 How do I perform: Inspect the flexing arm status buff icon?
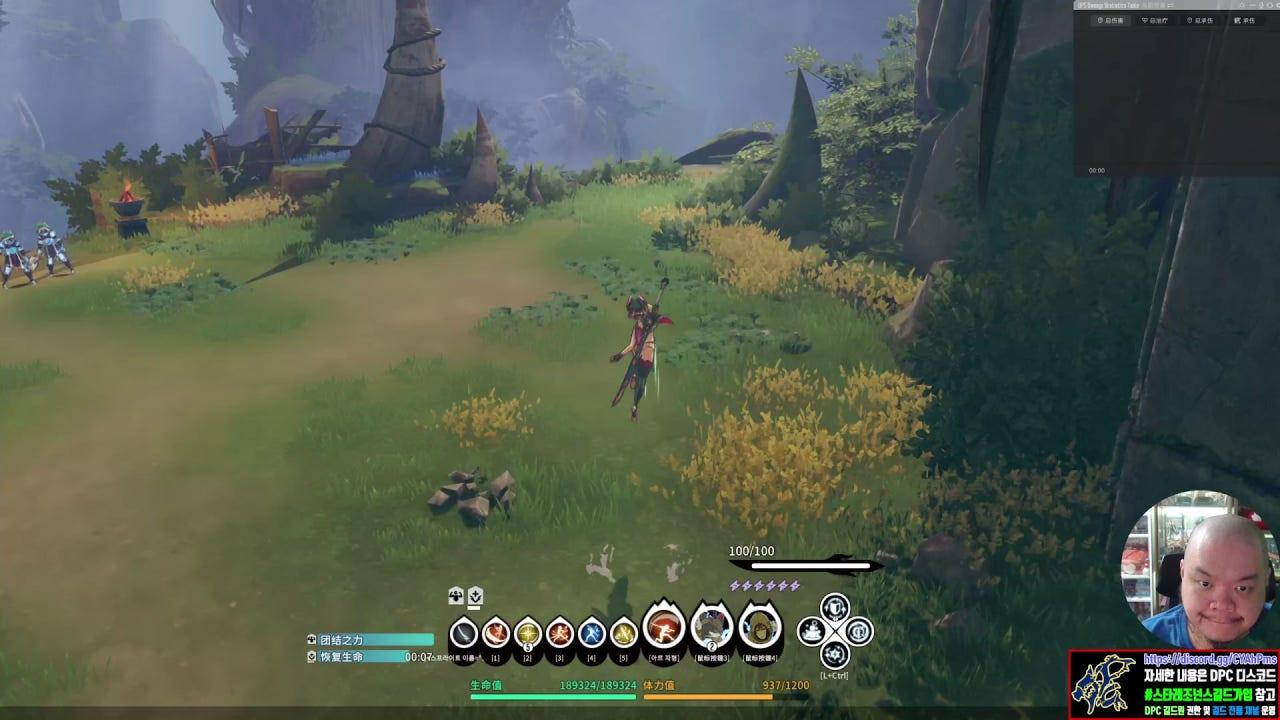tap(456, 597)
